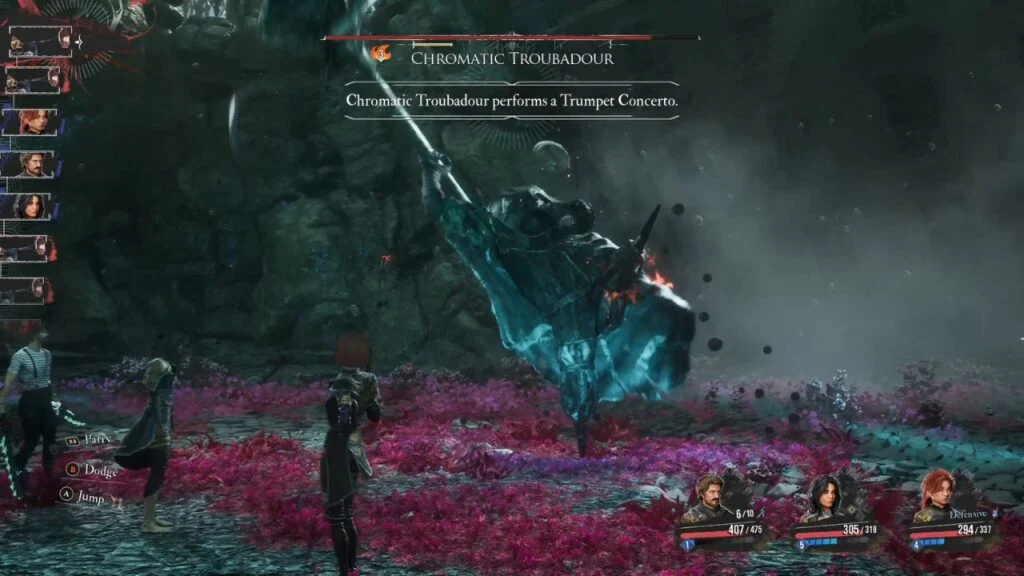Choose the bearded man's turn order portrait

(x=32, y=164)
